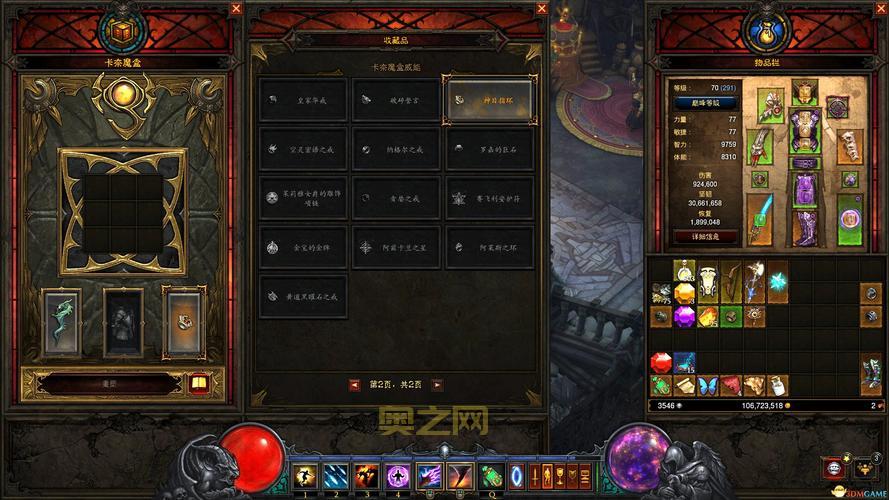Select the 纳格尔之戒 entry
Screen dimensions: 889x500
(x=396, y=149)
